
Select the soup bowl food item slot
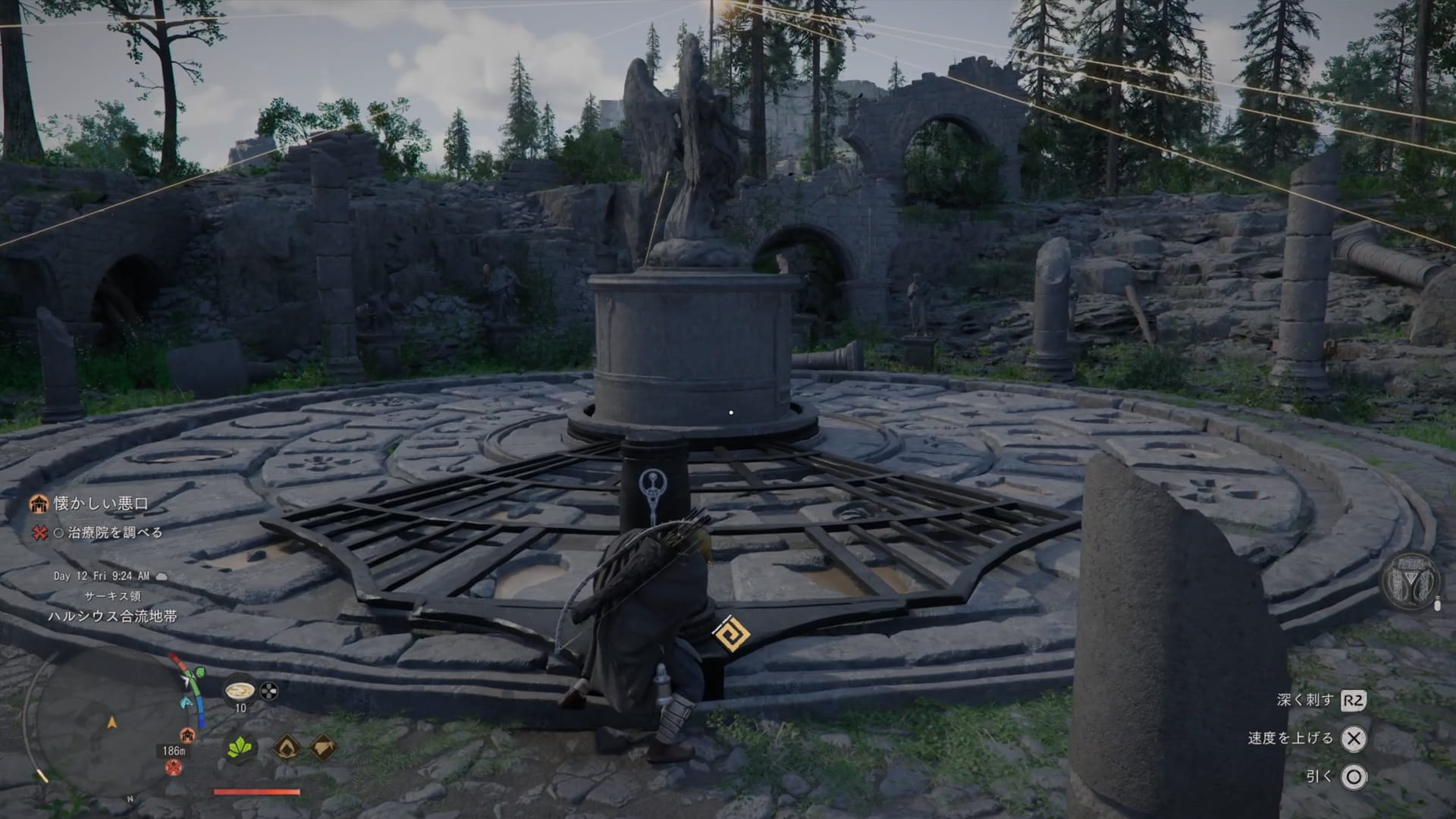pos(240,689)
